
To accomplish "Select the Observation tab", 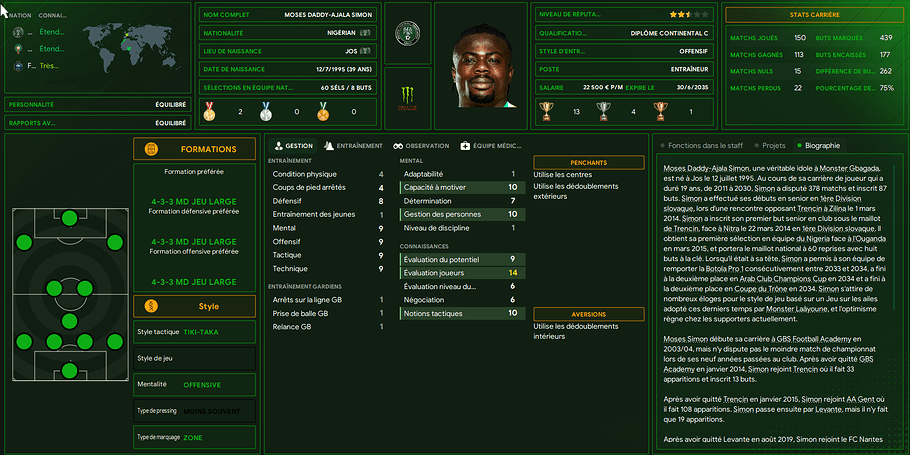I will pos(421,145).
